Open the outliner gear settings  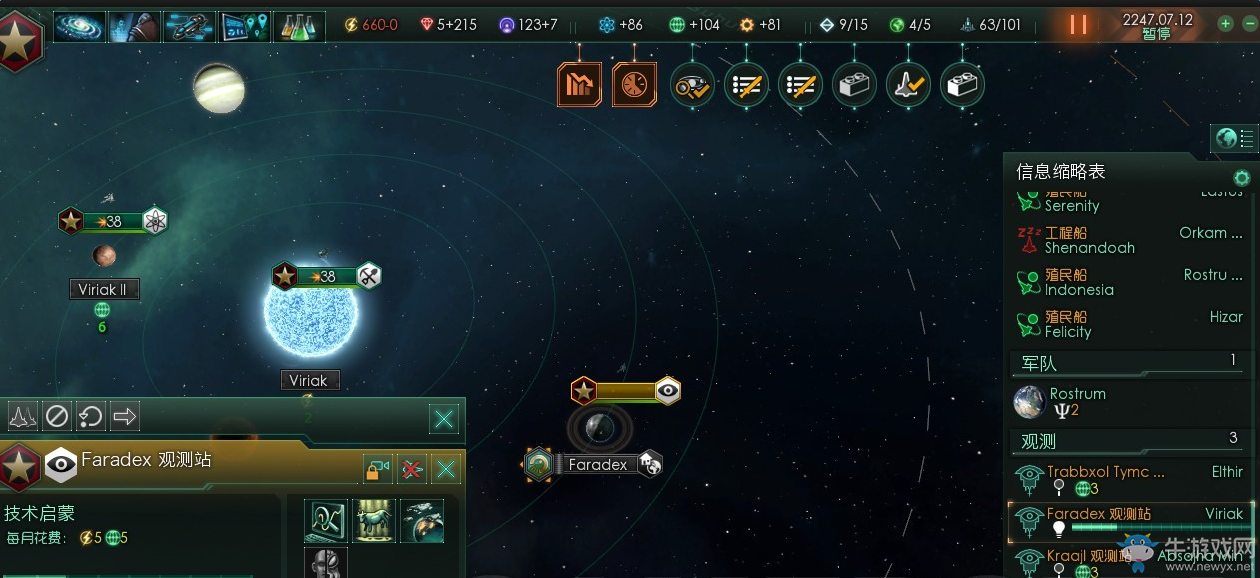1241,178
